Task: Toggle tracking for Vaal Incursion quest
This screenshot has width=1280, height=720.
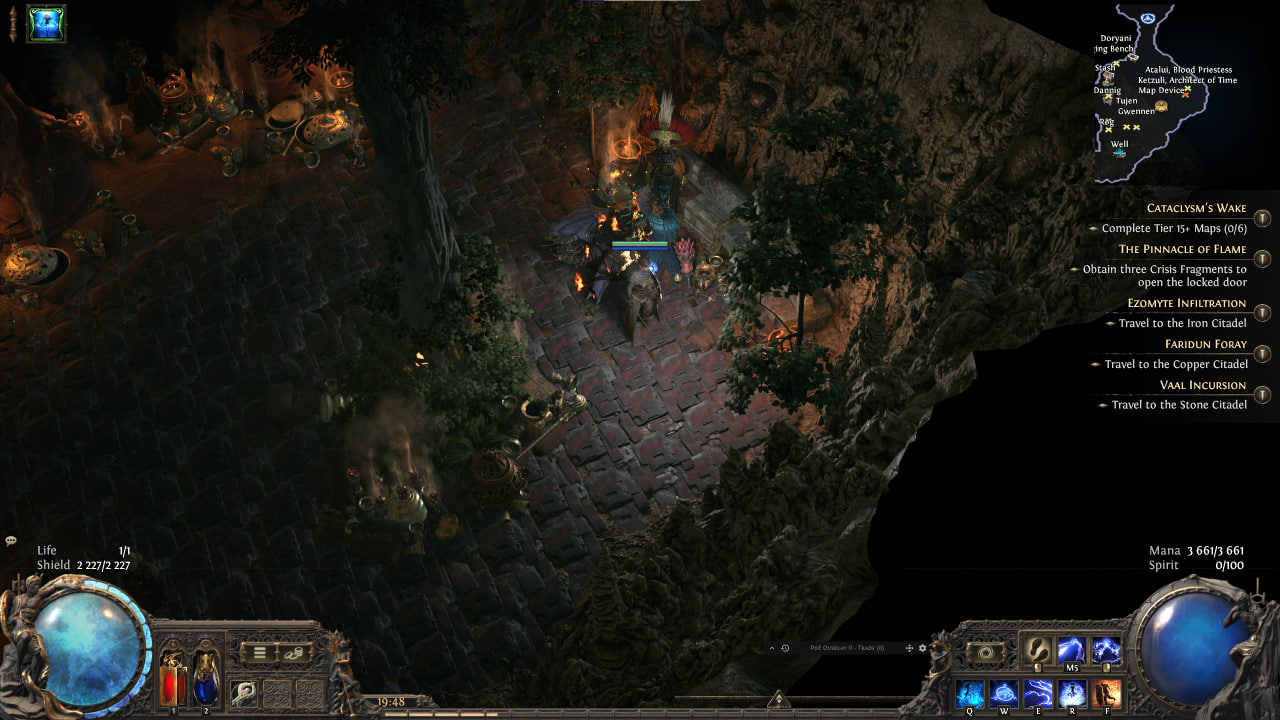Action: [1262, 396]
